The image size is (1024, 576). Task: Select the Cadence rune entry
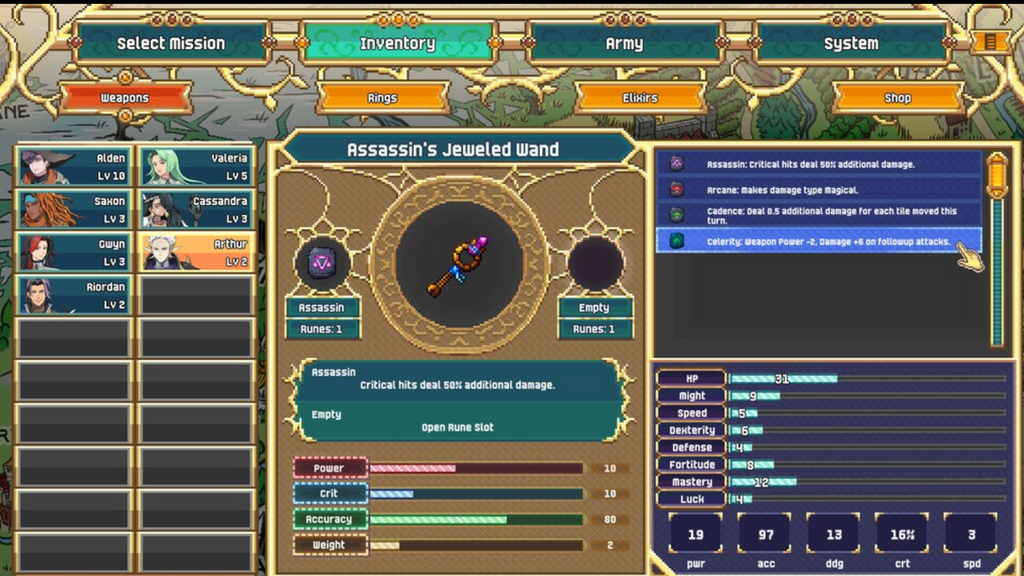[x=818, y=215]
